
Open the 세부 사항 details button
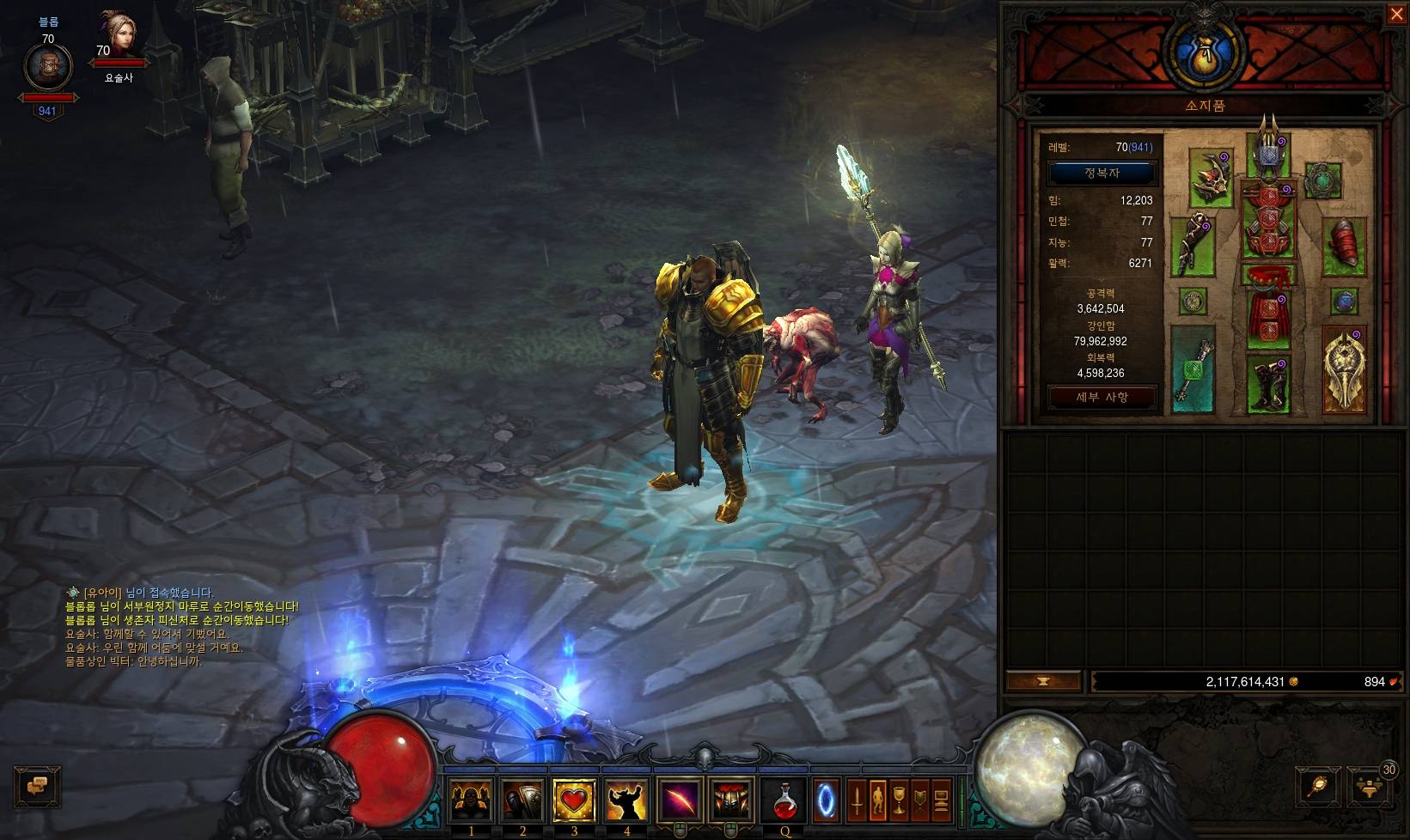pyautogui.click(x=1102, y=397)
